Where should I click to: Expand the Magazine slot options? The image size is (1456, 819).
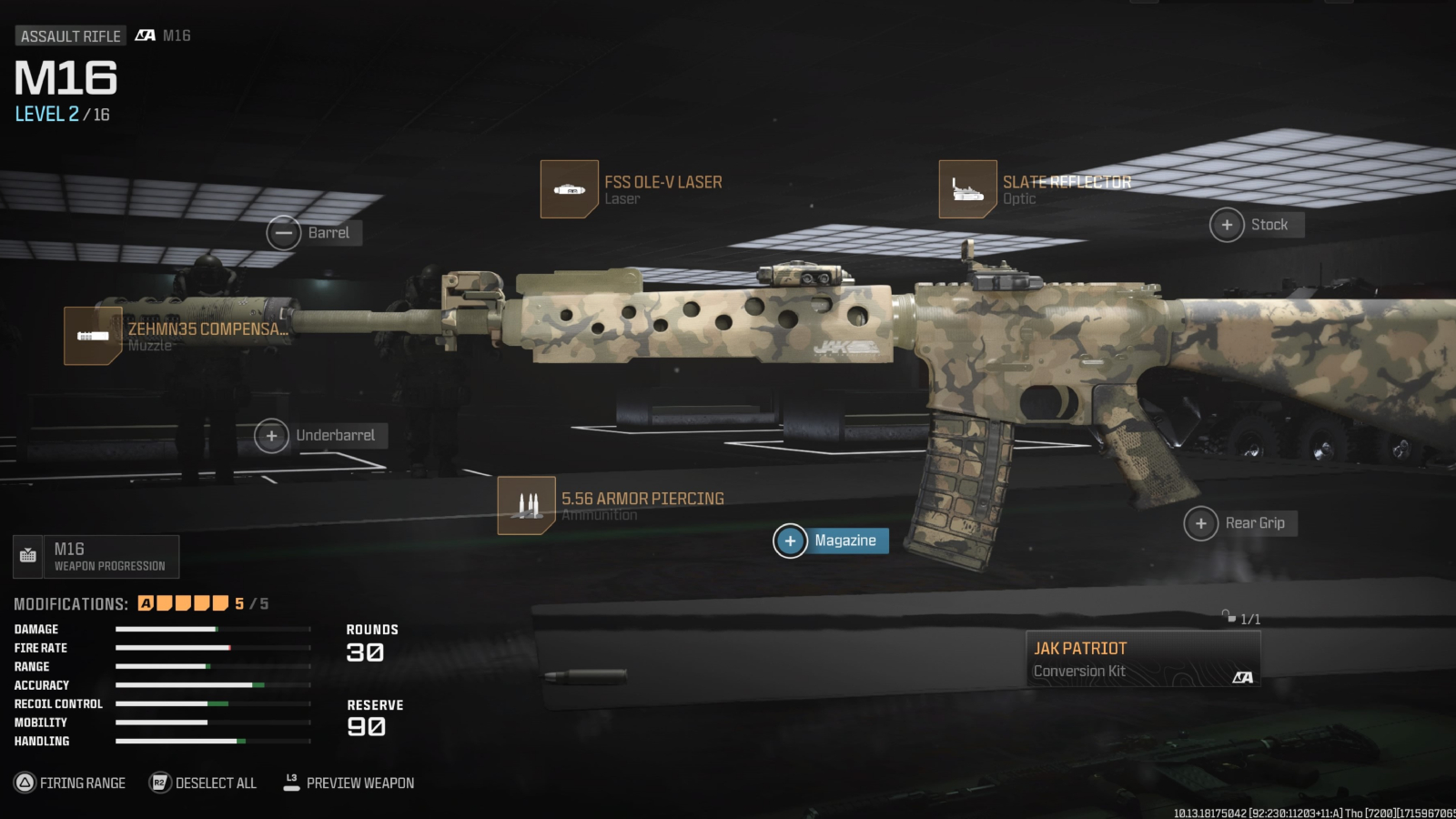[x=790, y=541]
